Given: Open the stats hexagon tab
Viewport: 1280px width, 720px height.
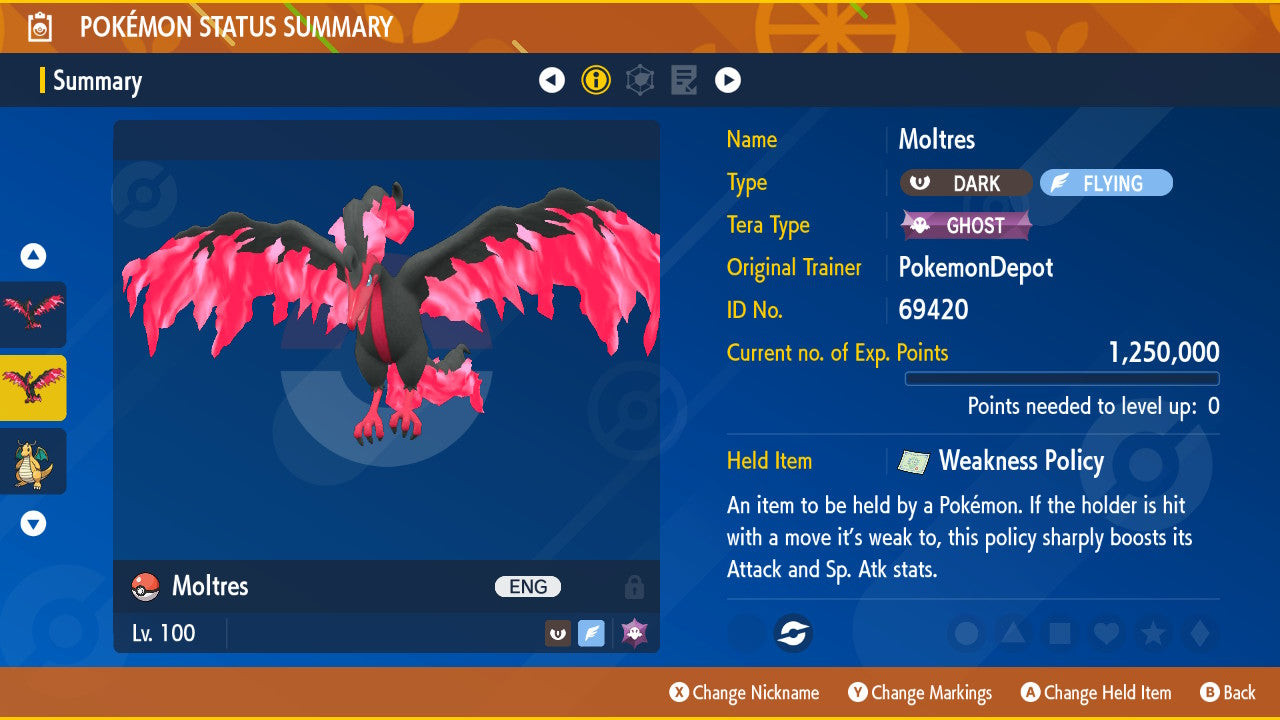Looking at the screenshot, I should (640, 80).
